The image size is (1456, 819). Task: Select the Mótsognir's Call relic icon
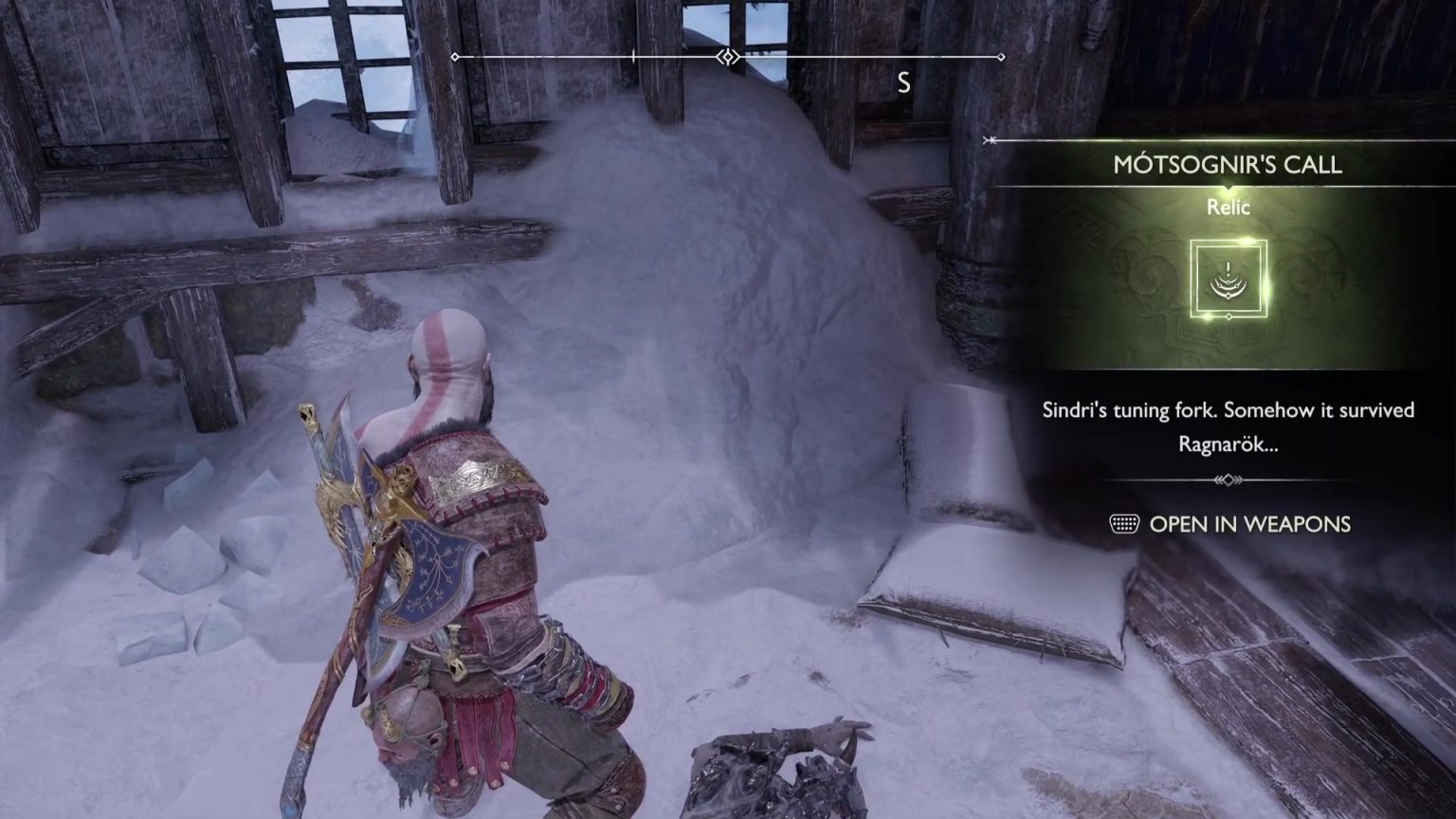point(1228,280)
